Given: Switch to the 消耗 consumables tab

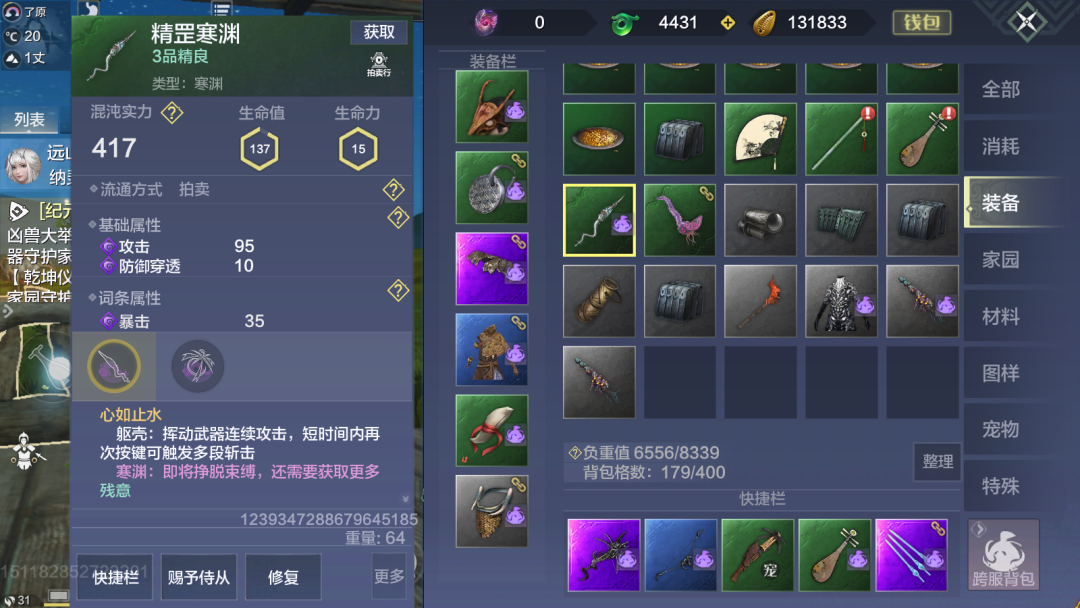Looking at the screenshot, I should (x=1000, y=147).
